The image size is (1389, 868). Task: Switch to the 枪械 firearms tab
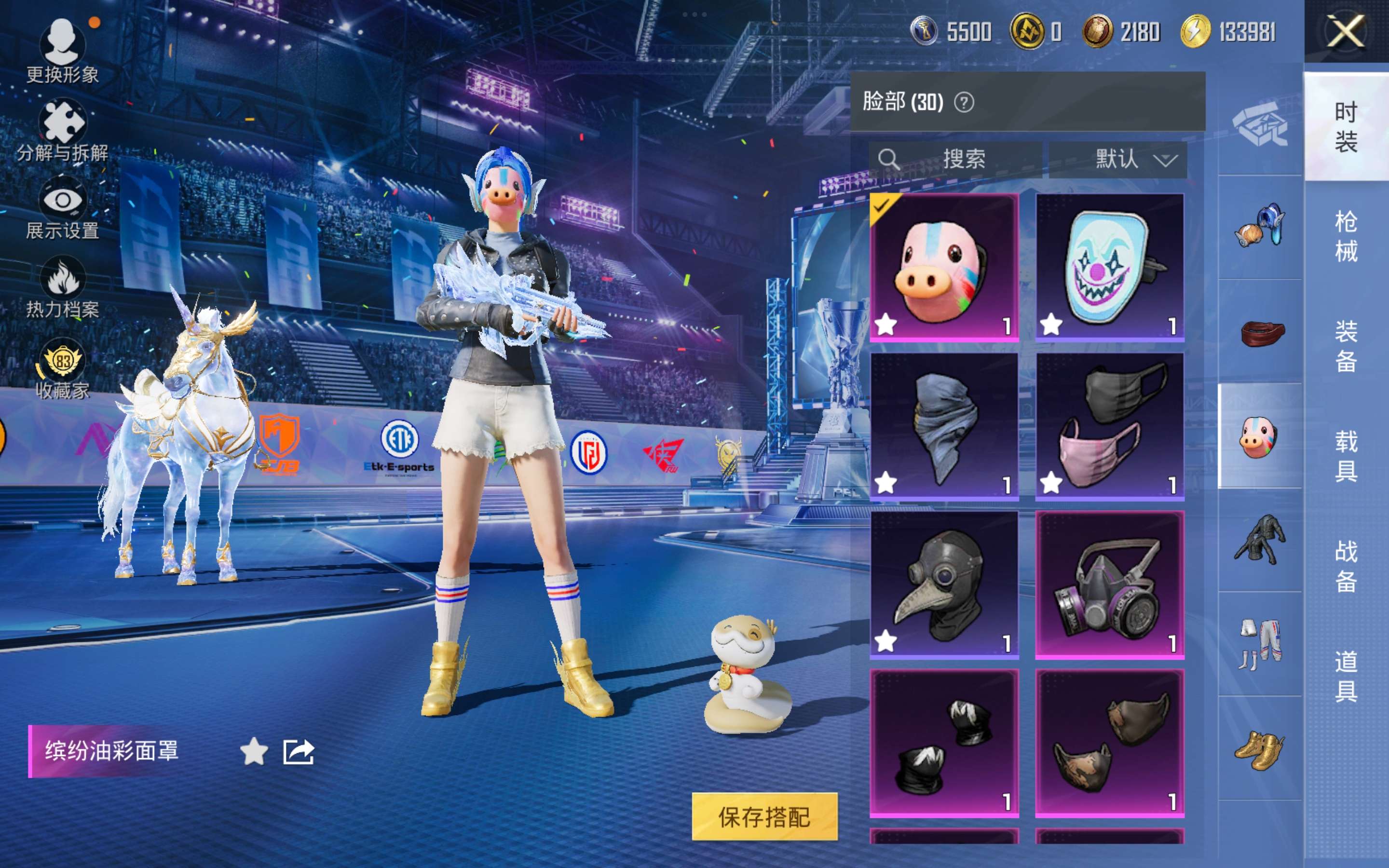pos(1346,236)
